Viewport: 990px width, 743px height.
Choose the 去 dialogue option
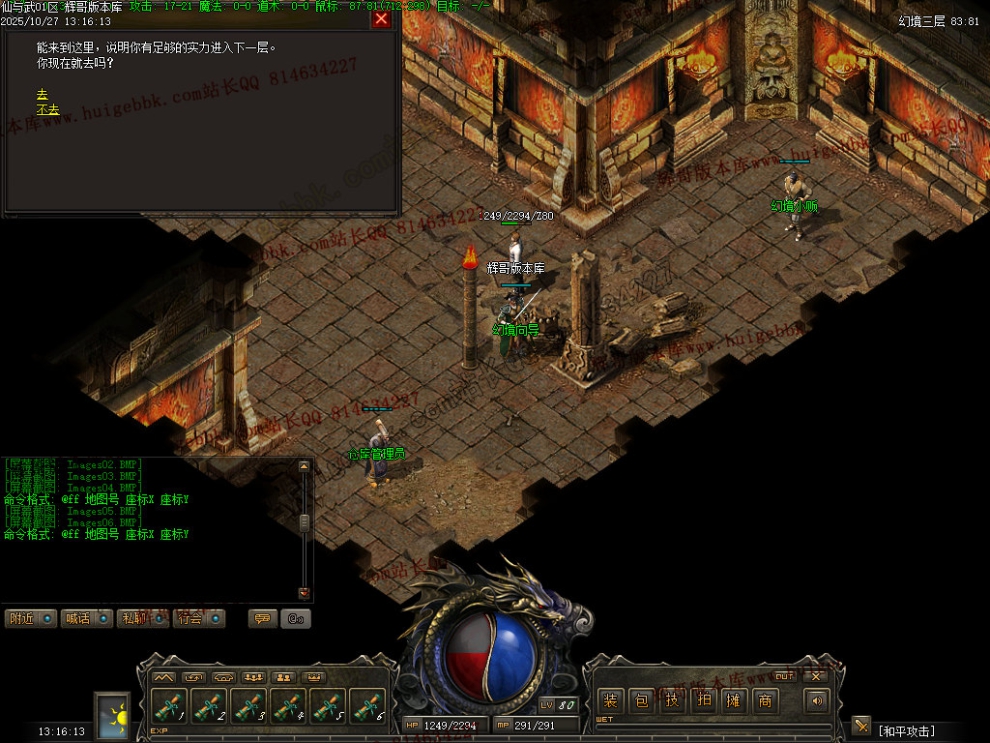(x=42, y=92)
